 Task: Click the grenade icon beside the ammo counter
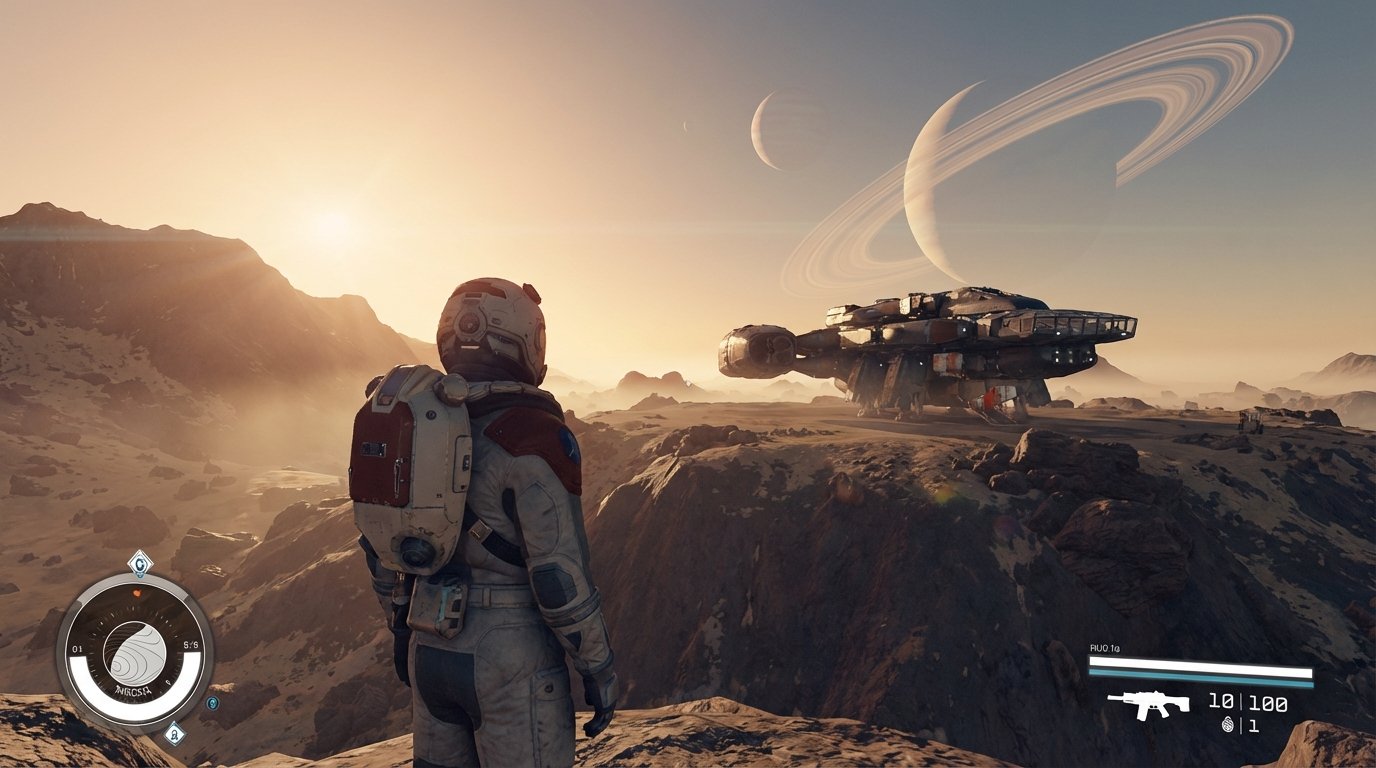1228,723
